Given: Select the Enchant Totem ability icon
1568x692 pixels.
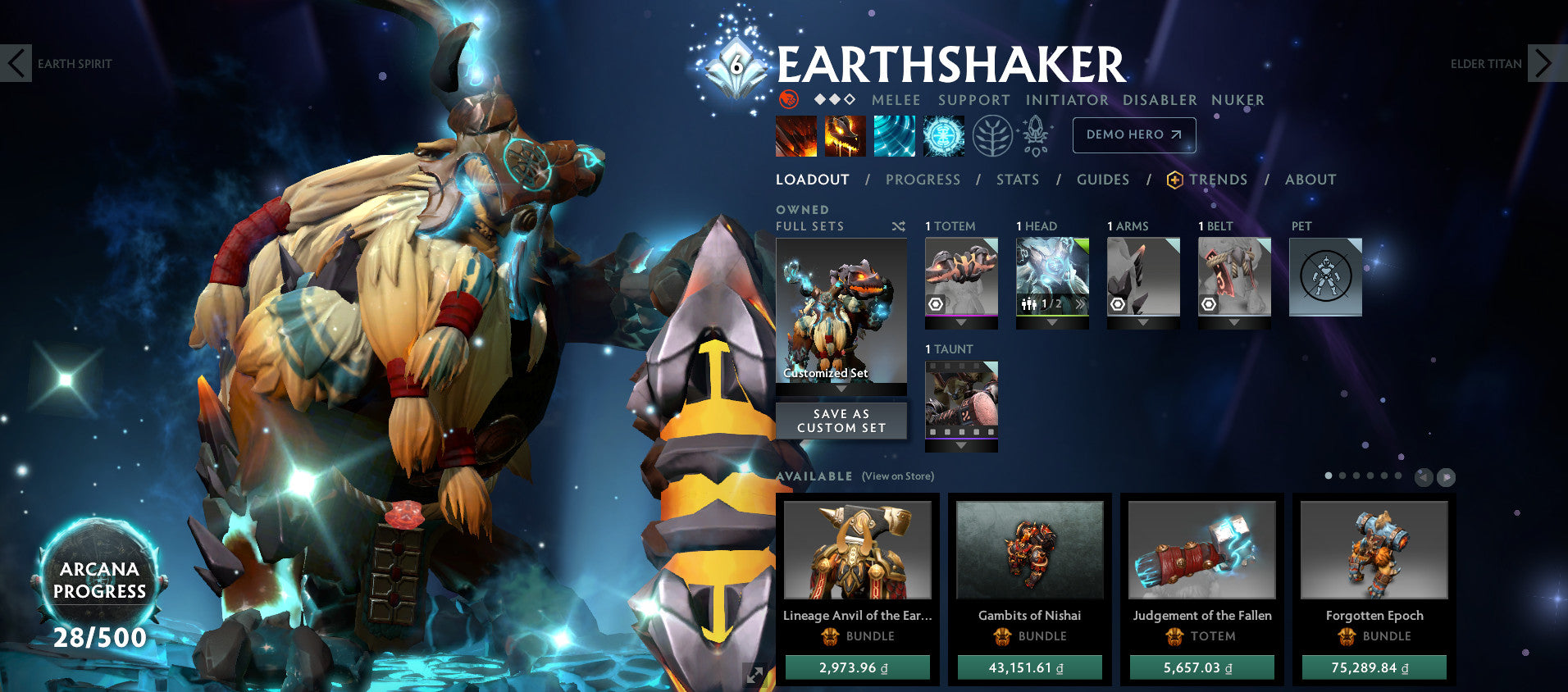Looking at the screenshot, I should 846,135.
